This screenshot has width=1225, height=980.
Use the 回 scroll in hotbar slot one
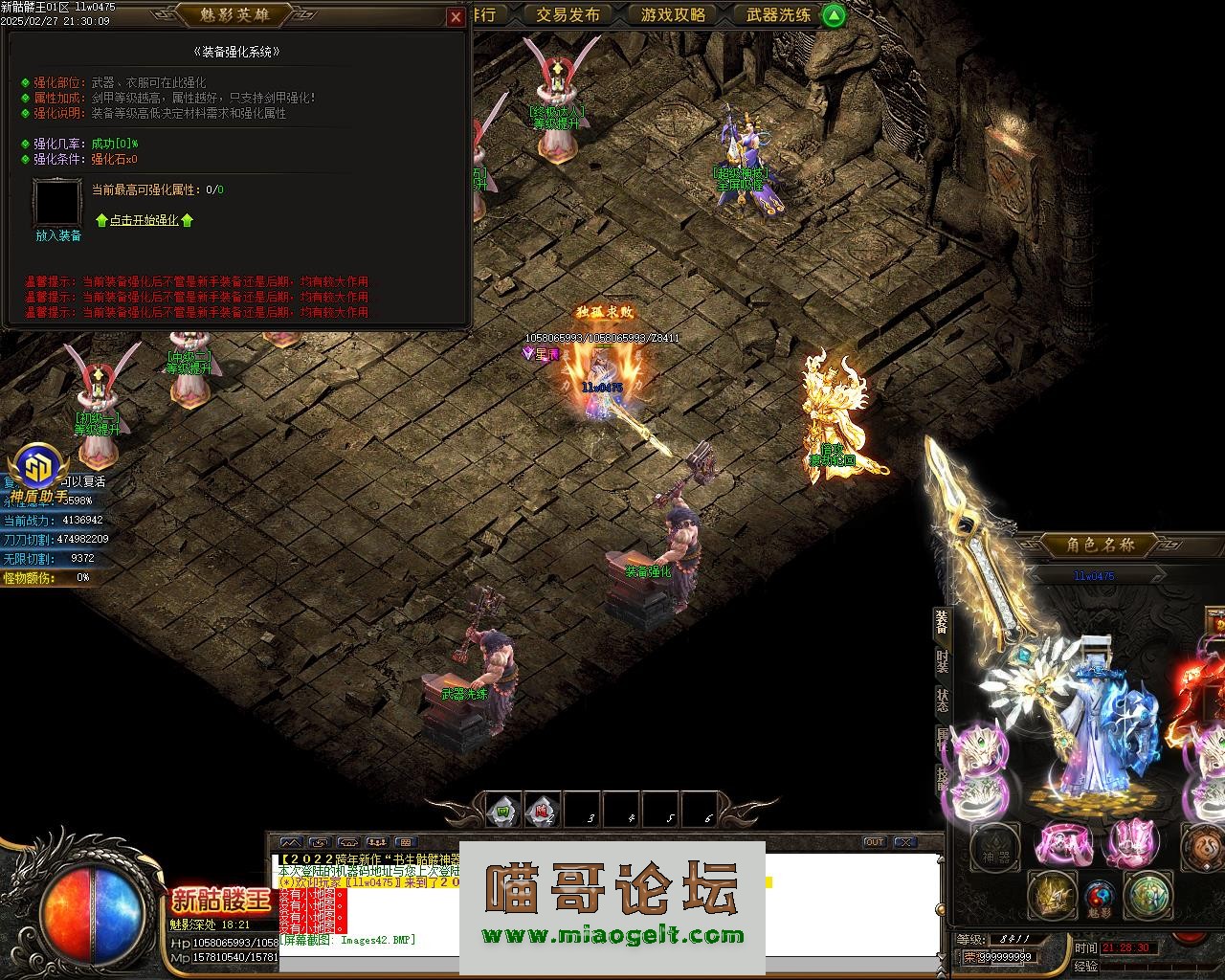503,810
